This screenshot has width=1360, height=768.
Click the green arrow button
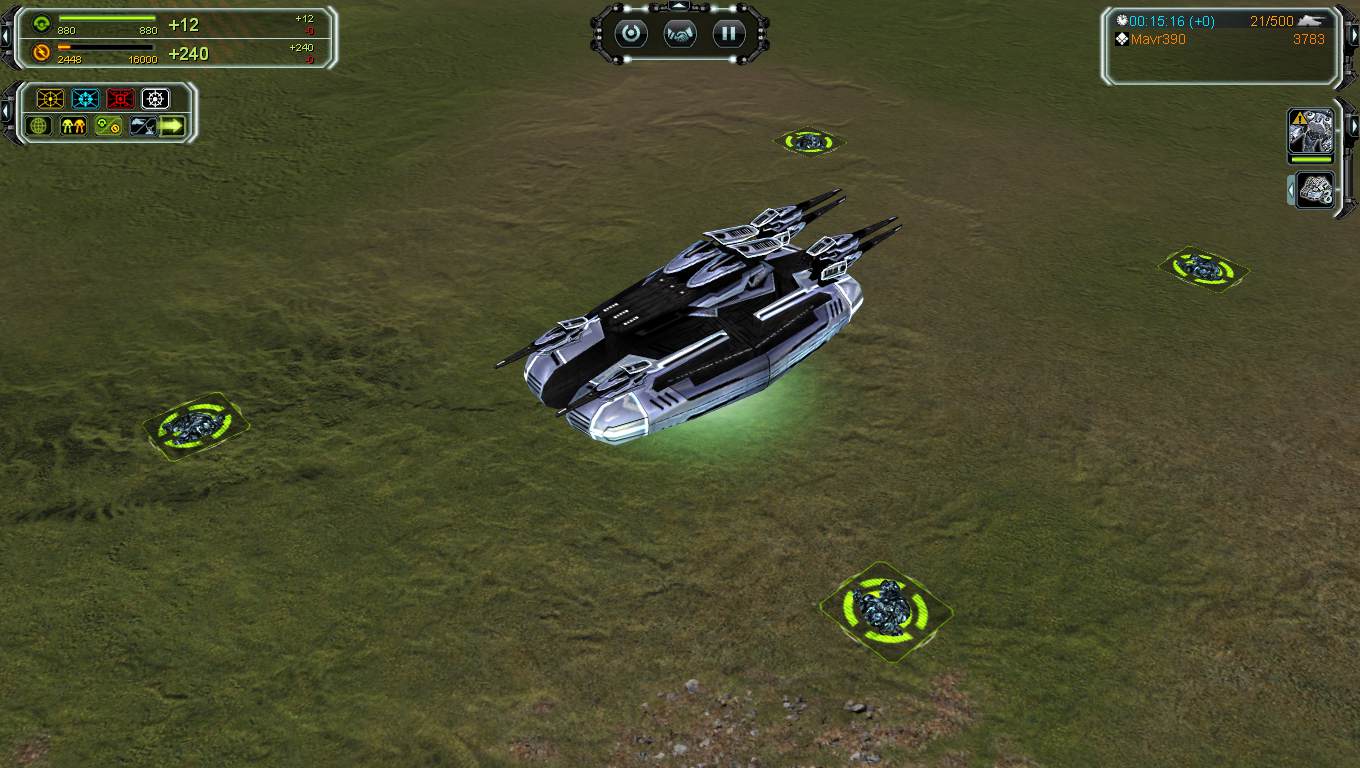coord(173,126)
